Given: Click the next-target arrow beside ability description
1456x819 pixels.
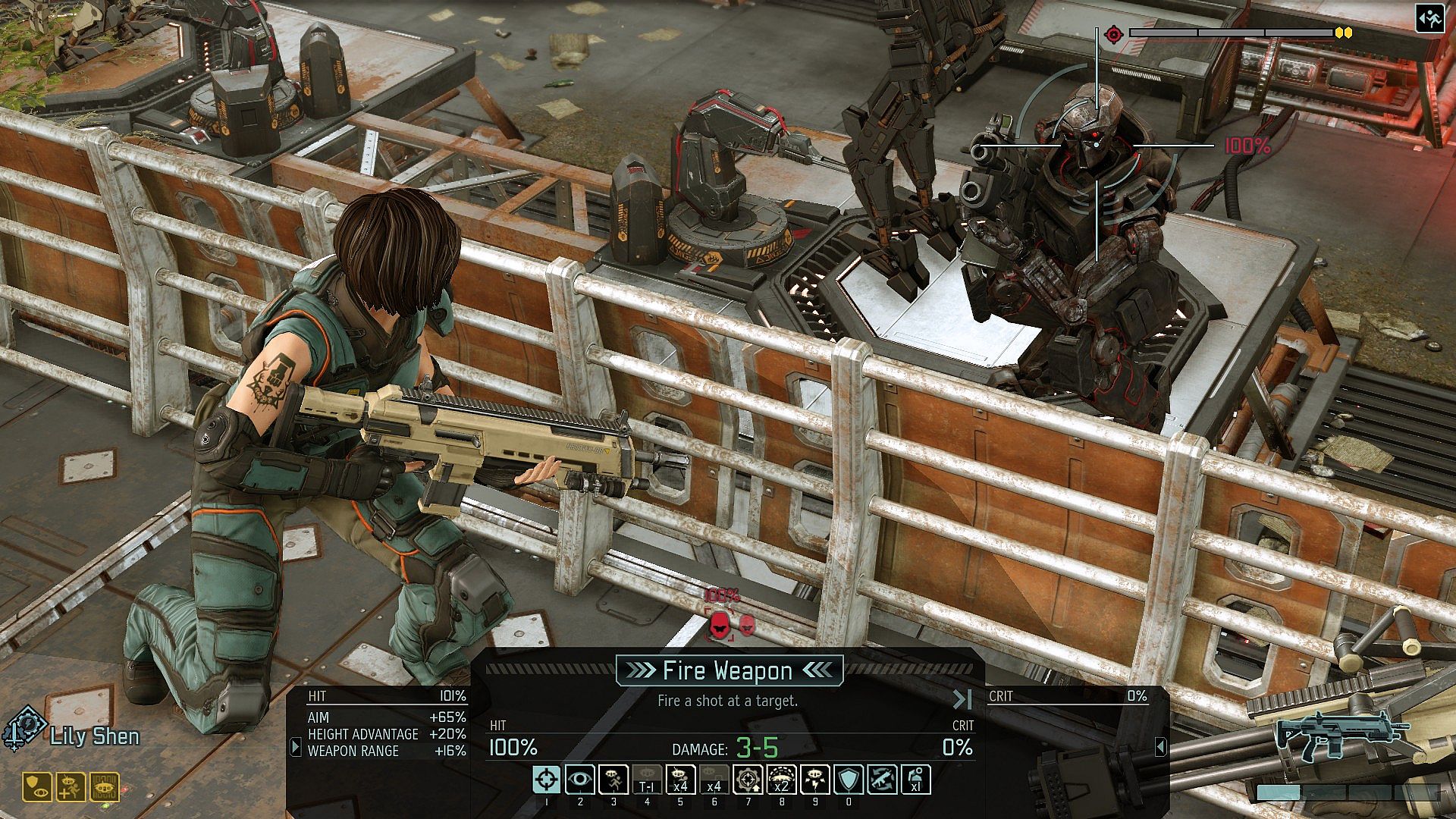Looking at the screenshot, I should (962, 699).
